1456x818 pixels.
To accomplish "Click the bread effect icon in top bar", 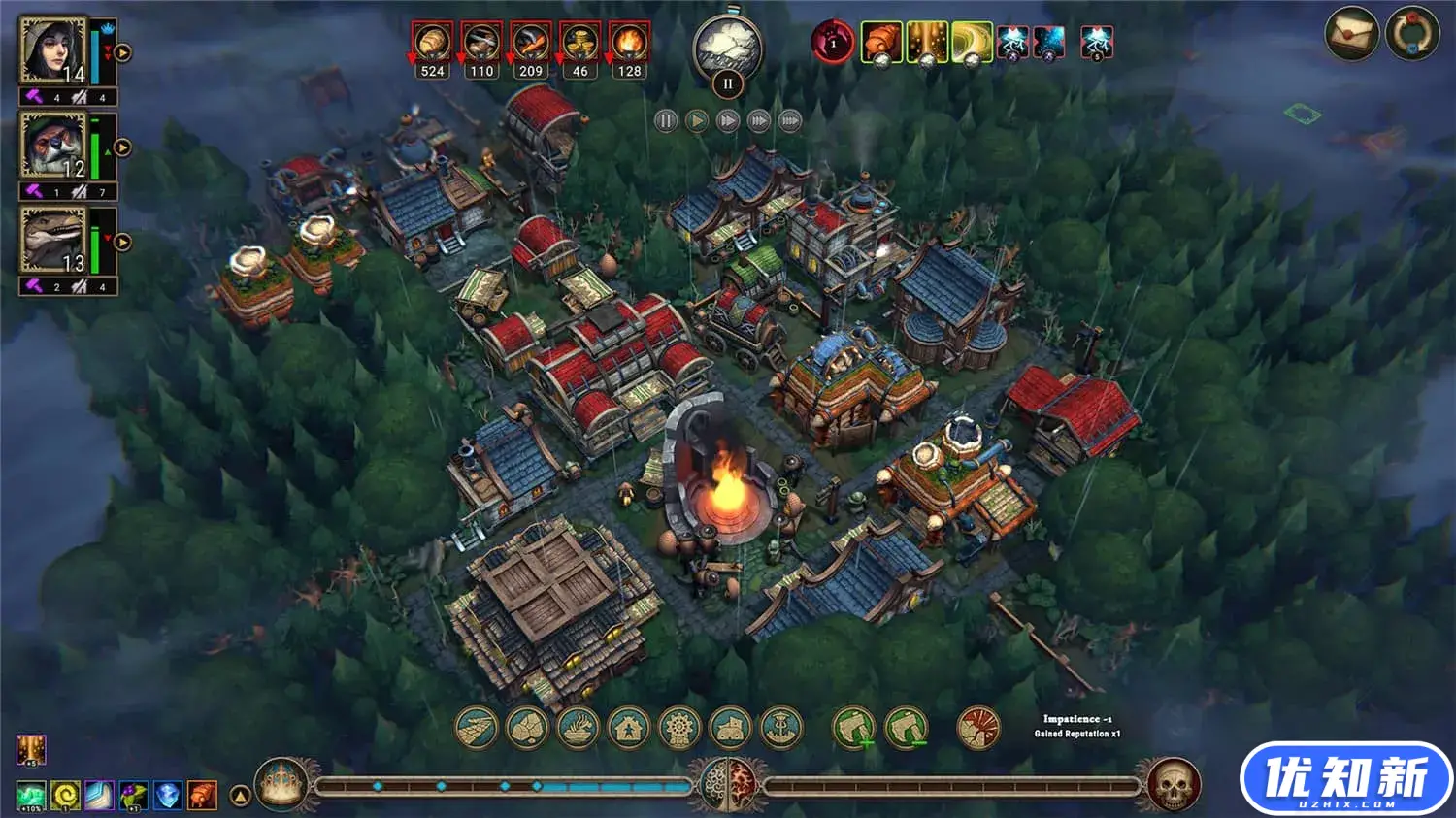I will coord(881,43).
